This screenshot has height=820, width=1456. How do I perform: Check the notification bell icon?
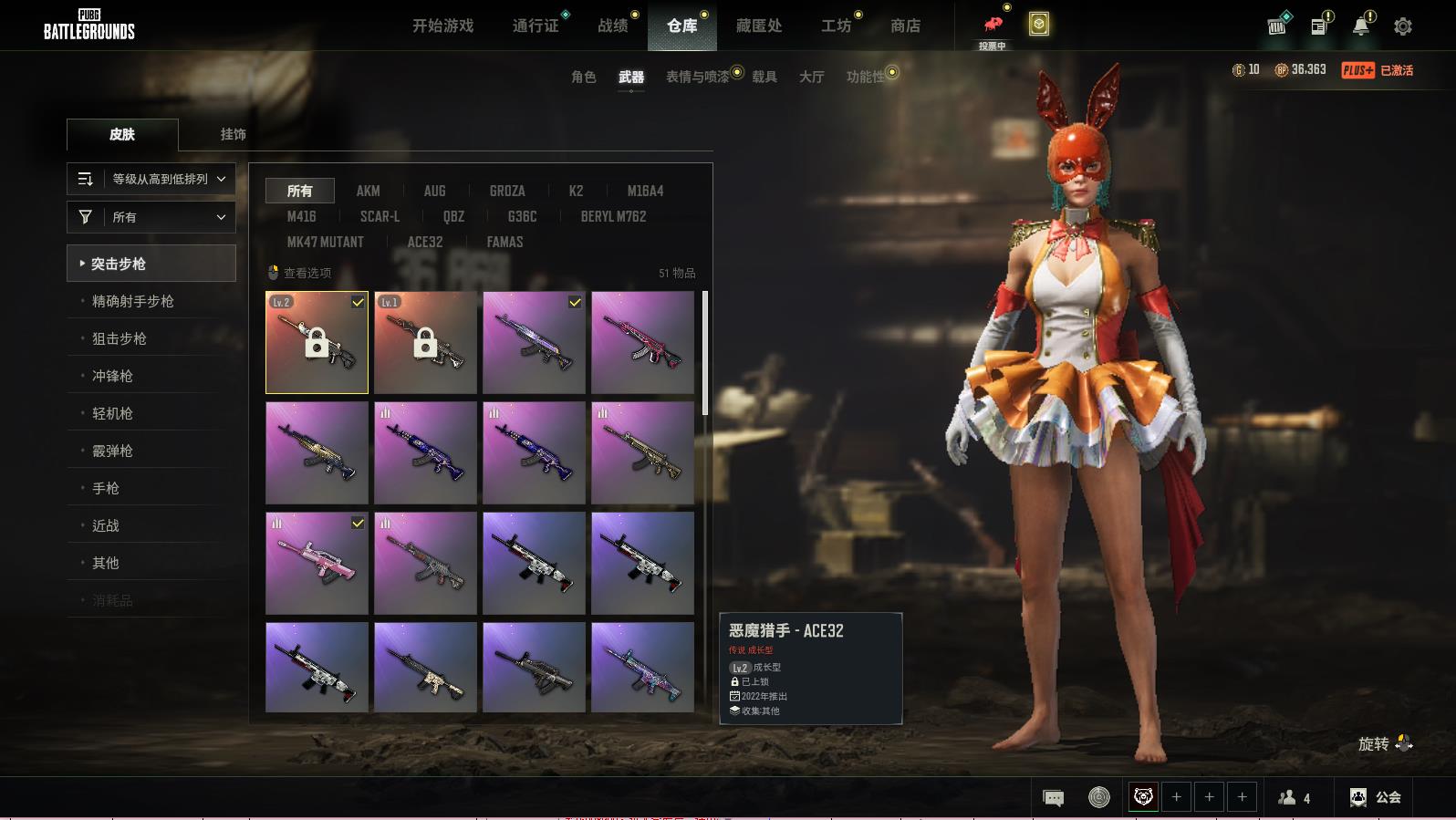pos(1361,26)
